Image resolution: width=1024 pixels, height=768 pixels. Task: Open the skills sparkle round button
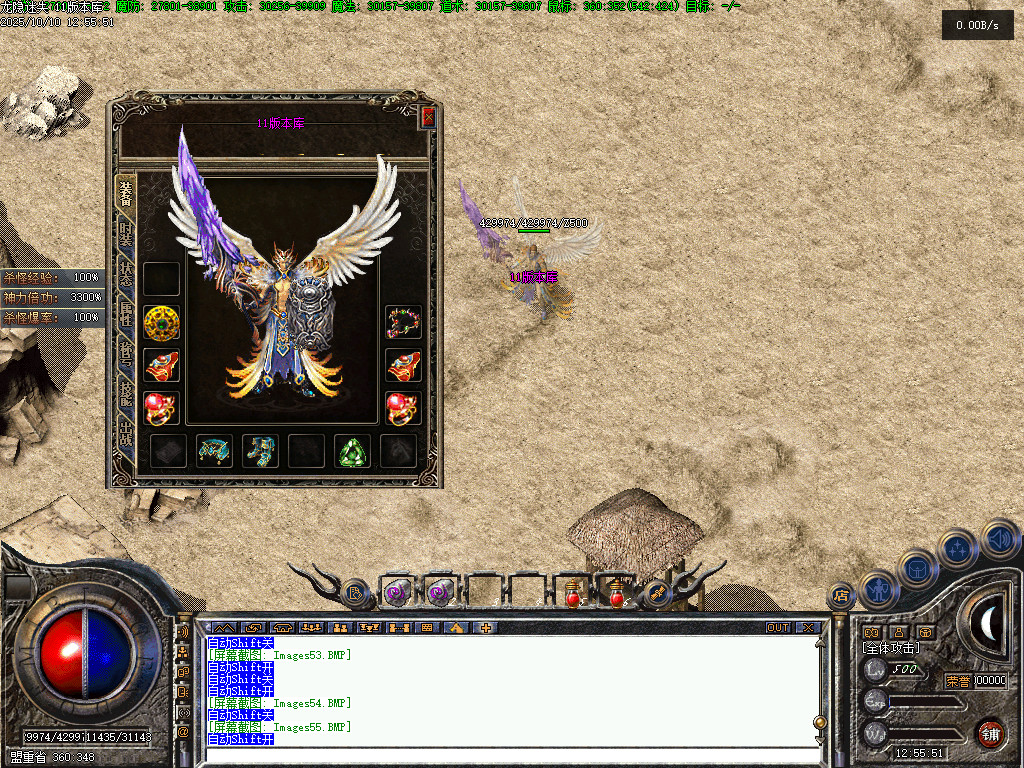pyautogui.click(x=958, y=548)
